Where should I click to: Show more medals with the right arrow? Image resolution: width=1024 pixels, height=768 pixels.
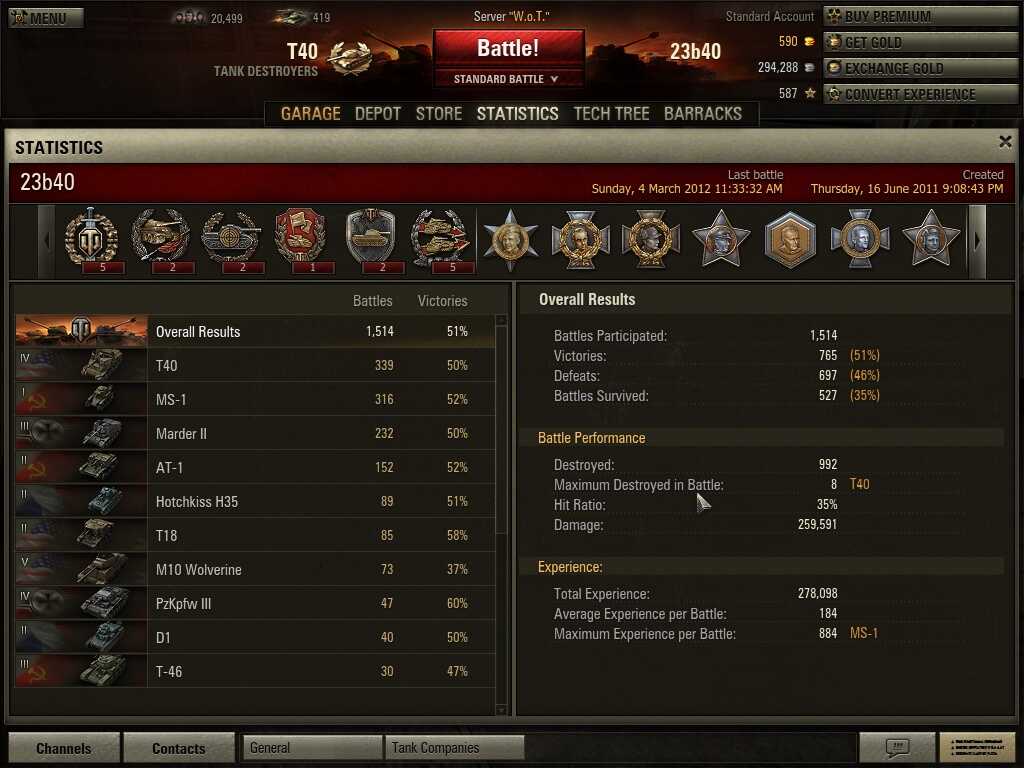click(977, 241)
